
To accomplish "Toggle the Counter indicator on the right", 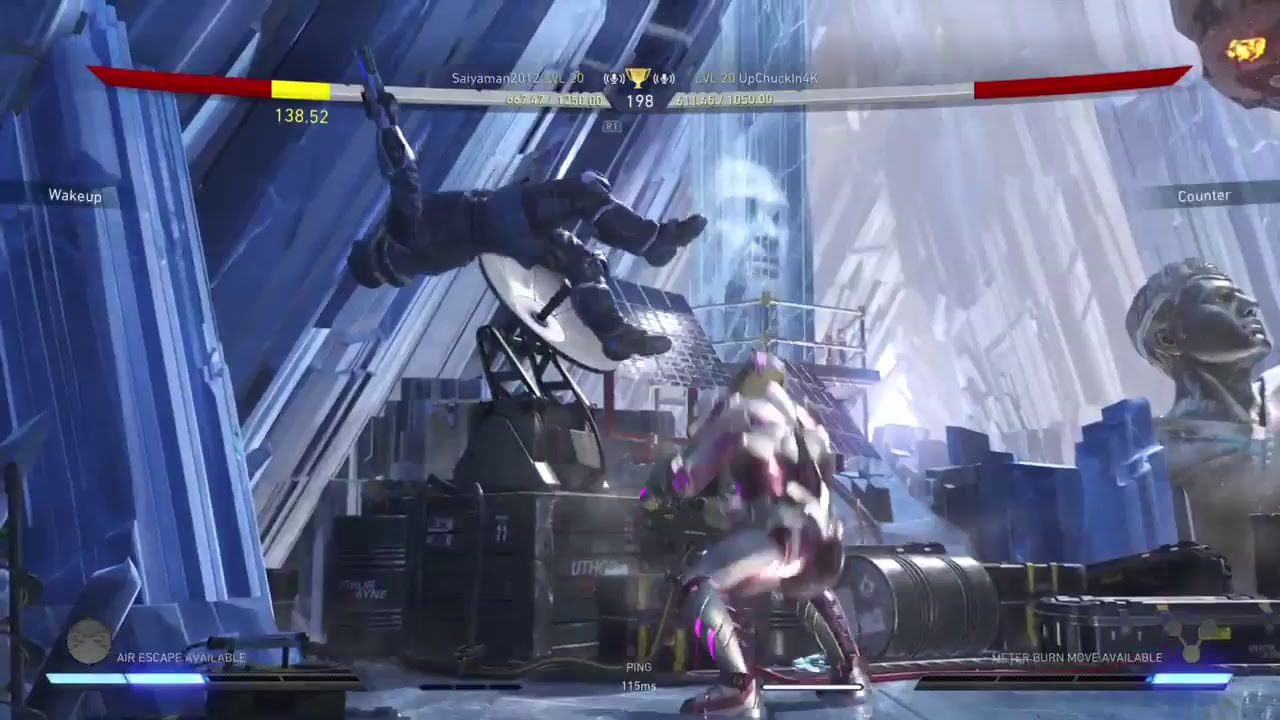I will 1205,196.
